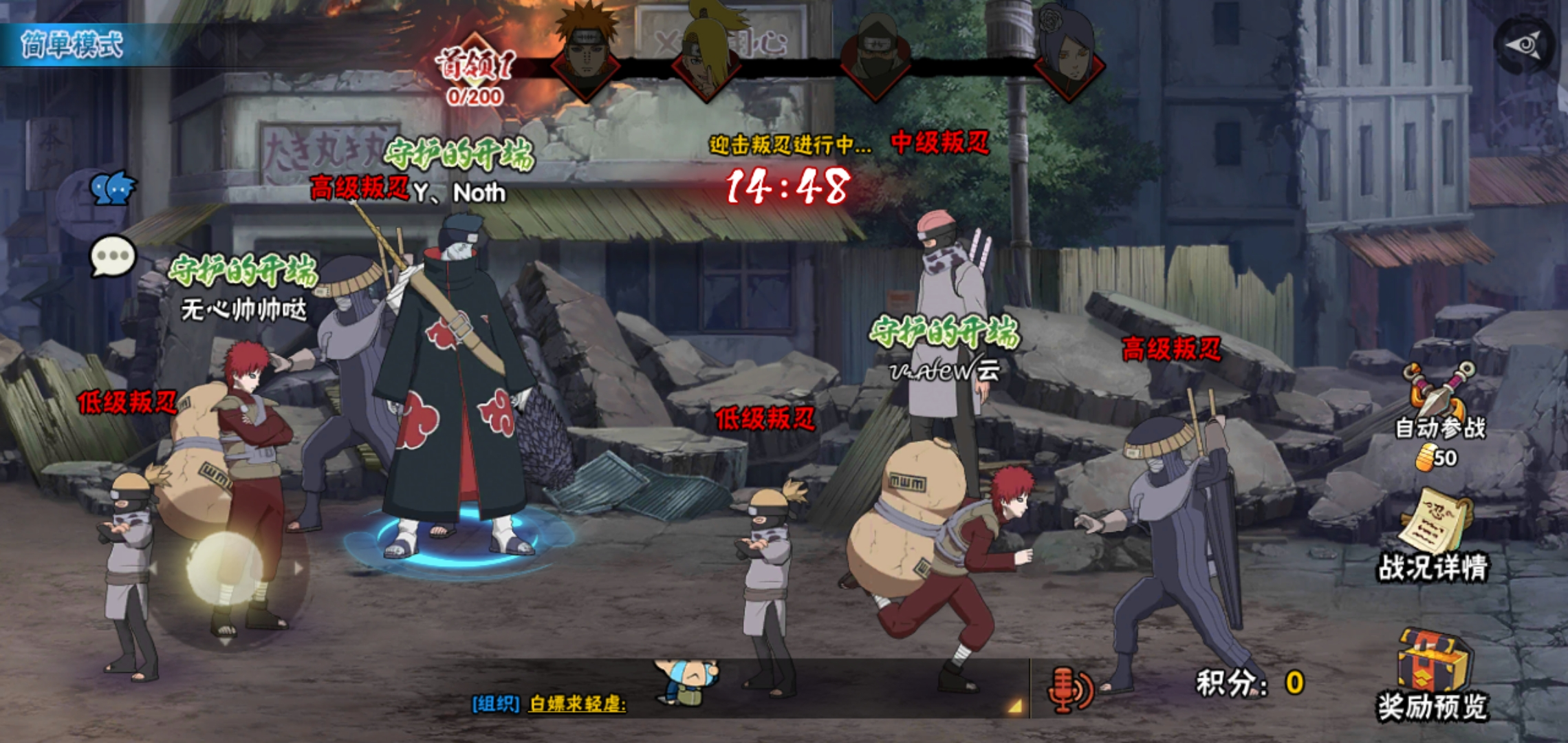Activate the red microphone voice button

point(1069,689)
